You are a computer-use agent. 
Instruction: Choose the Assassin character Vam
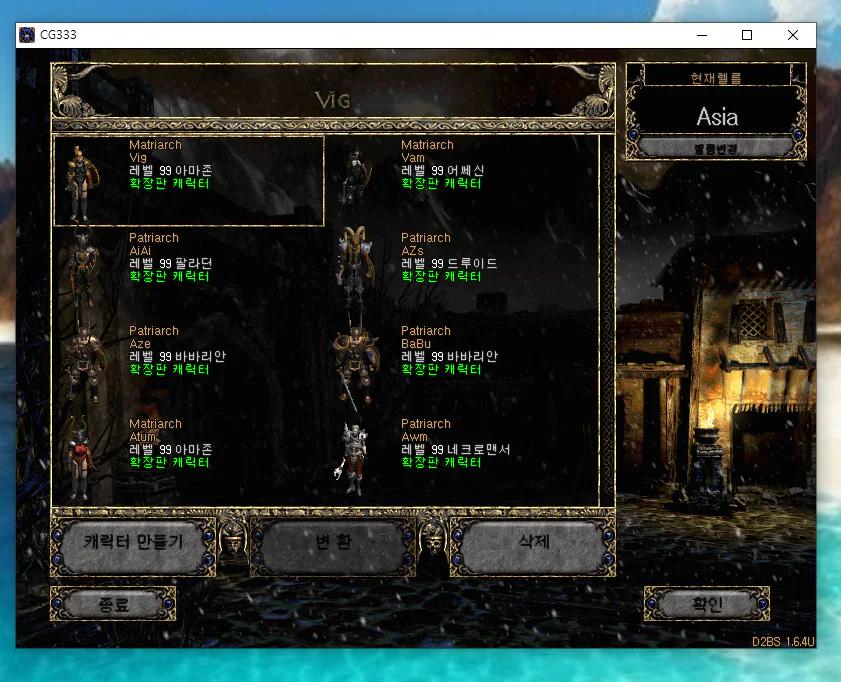(x=460, y=181)
